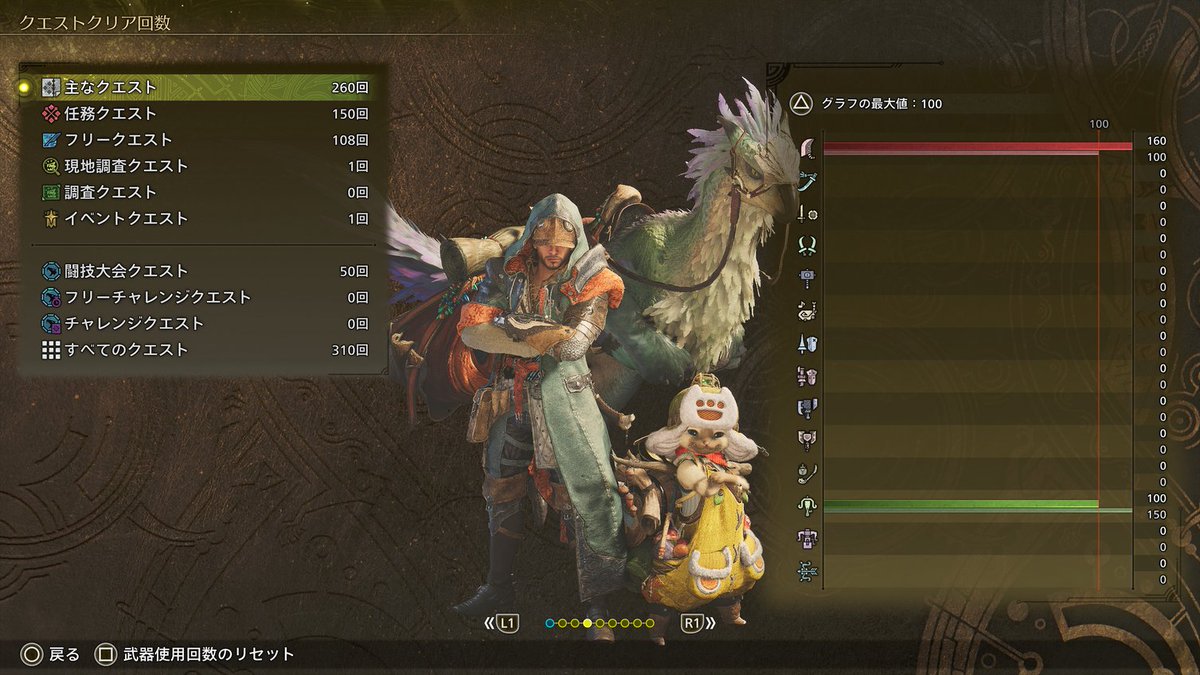Go to the previous page with left arrows
Screen dimensions: 1200x675
pyautogui.click(x=502, y=624)
